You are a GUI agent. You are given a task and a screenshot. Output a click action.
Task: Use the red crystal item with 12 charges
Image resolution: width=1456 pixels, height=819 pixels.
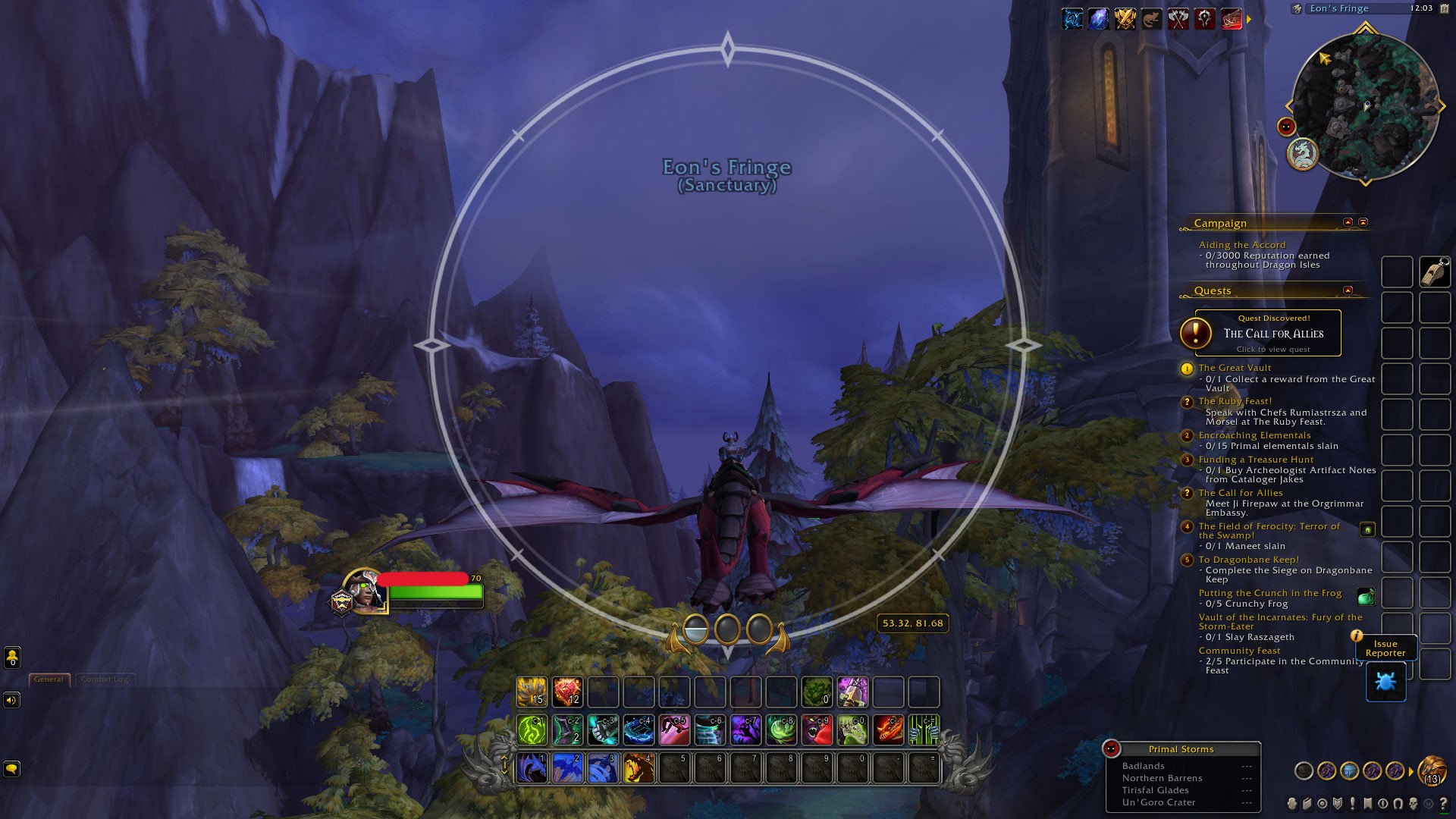(x=567, y=692)
